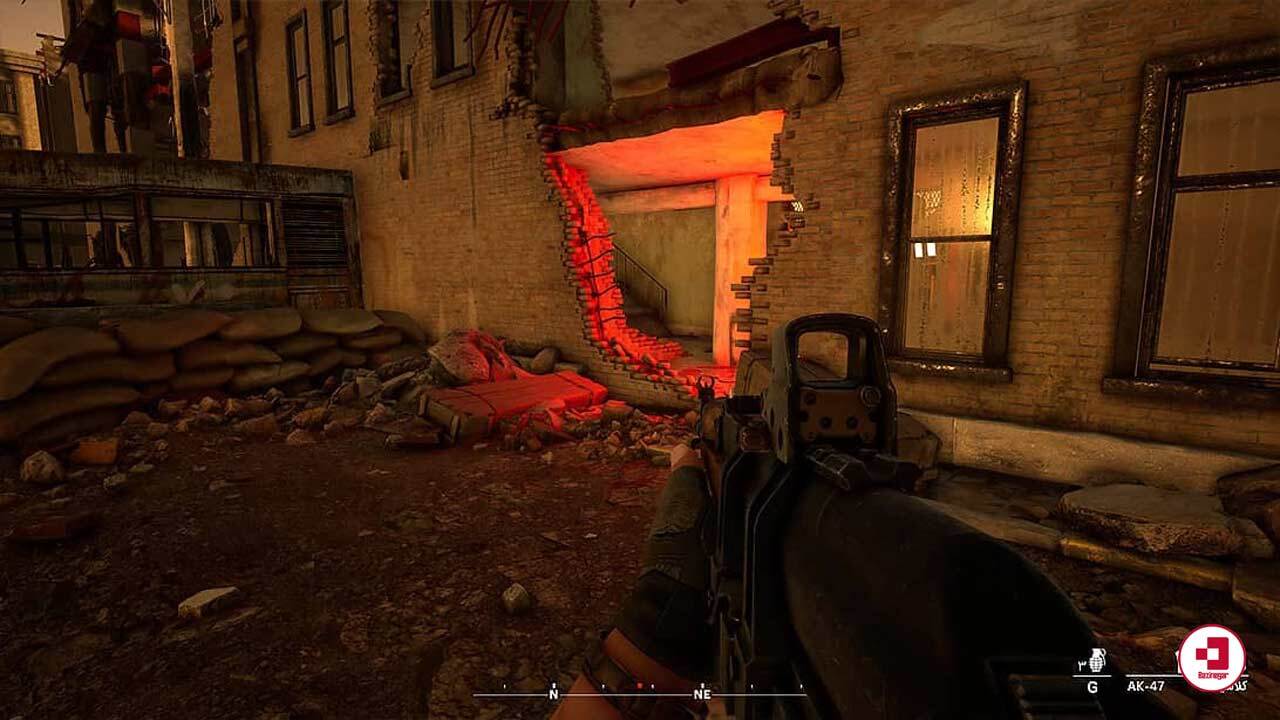This screenshot has height=720, width=1280.
Task: Click the compass bar
Action: [638, 692]
